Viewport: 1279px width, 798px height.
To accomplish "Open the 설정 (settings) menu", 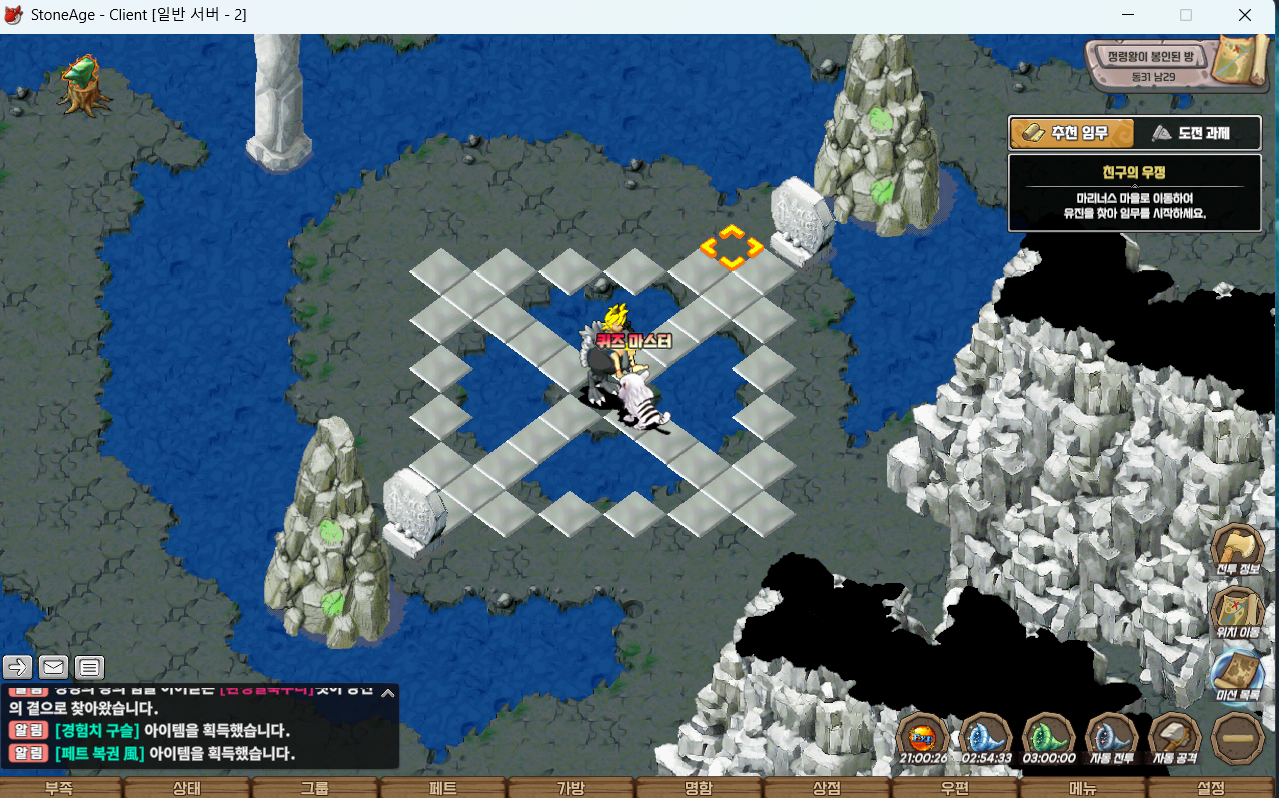I will coord(1210,788).
